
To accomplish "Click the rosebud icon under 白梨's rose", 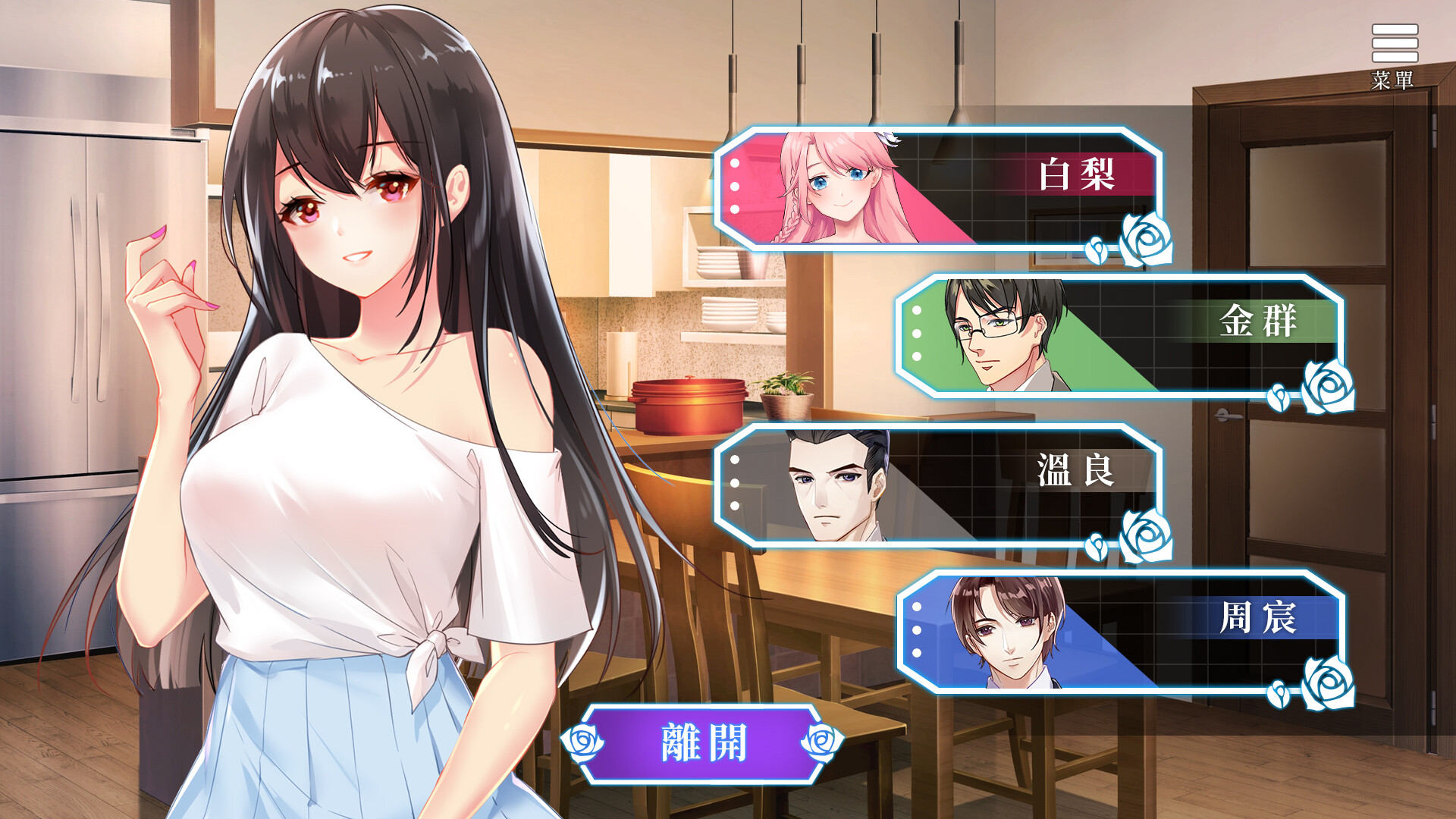I will pos(1096,253).
